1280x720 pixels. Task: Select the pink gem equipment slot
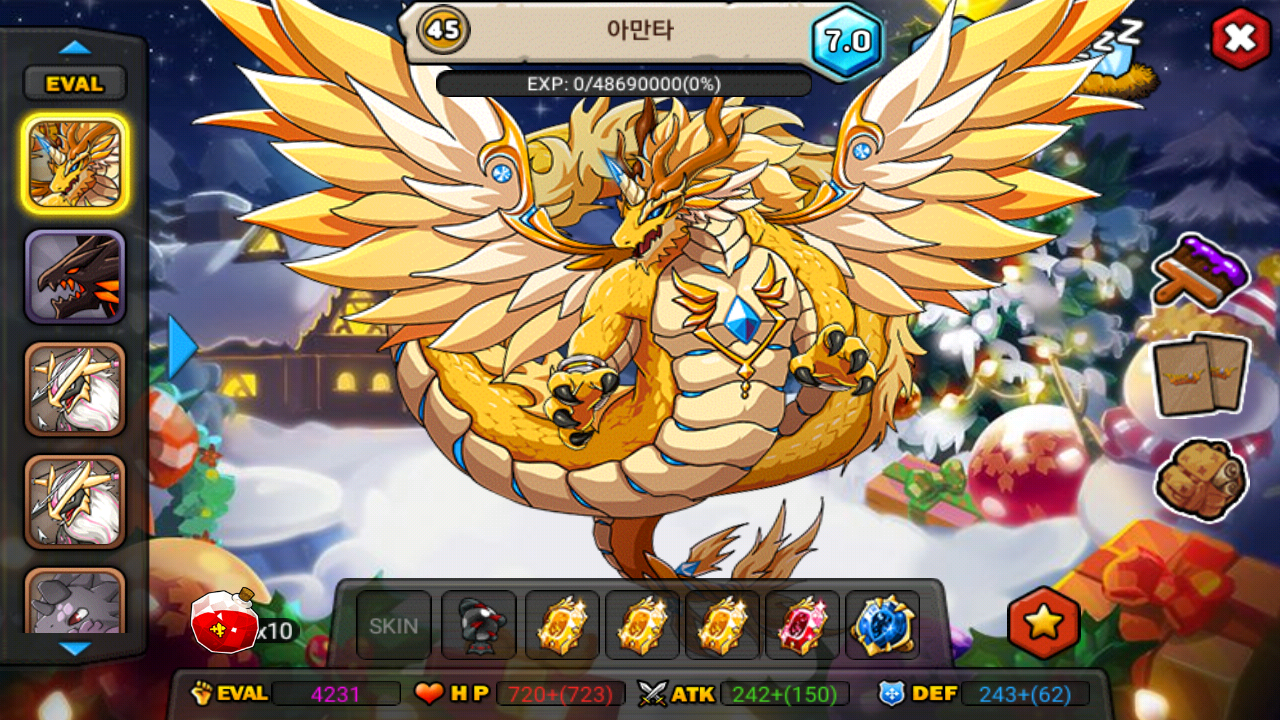[x=803, y=626]
